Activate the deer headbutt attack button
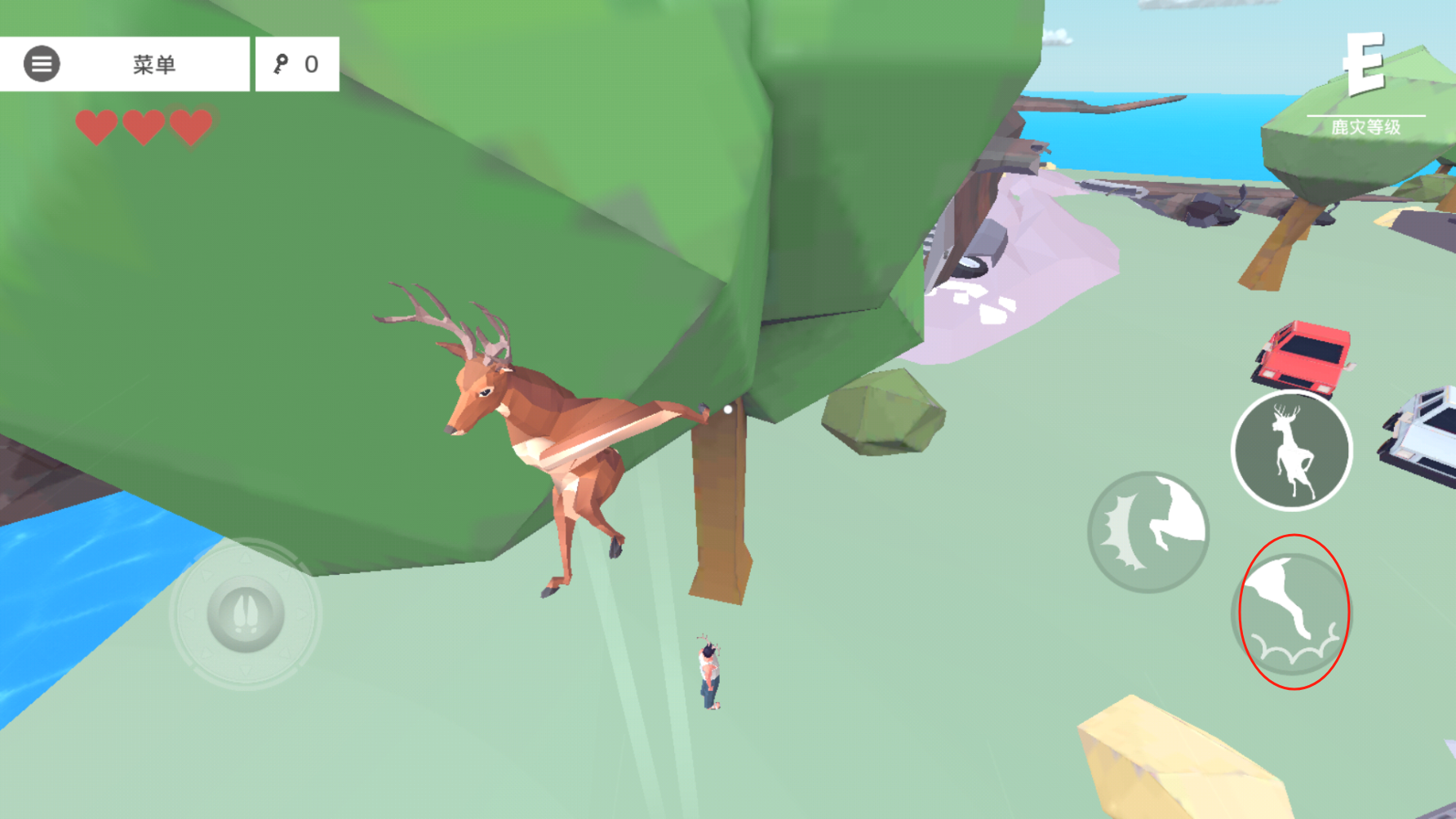The height and width of the screenshot is (819, 1456). (x=1148, y=532)
